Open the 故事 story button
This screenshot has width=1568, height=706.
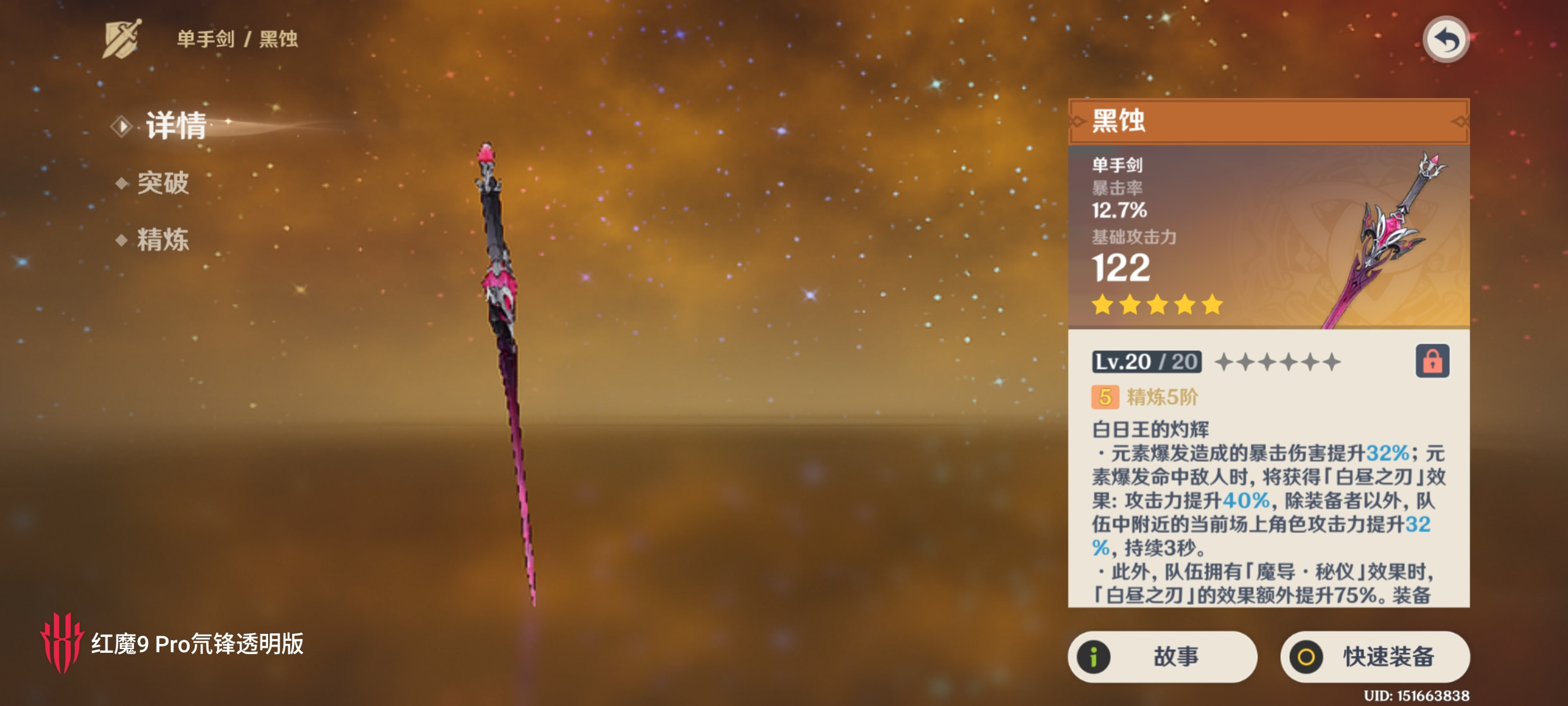pos(1162,657)
